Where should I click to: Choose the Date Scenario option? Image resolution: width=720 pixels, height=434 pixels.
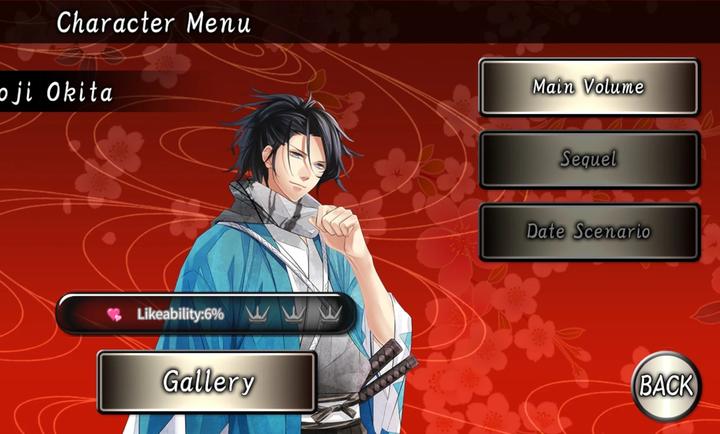588,232
